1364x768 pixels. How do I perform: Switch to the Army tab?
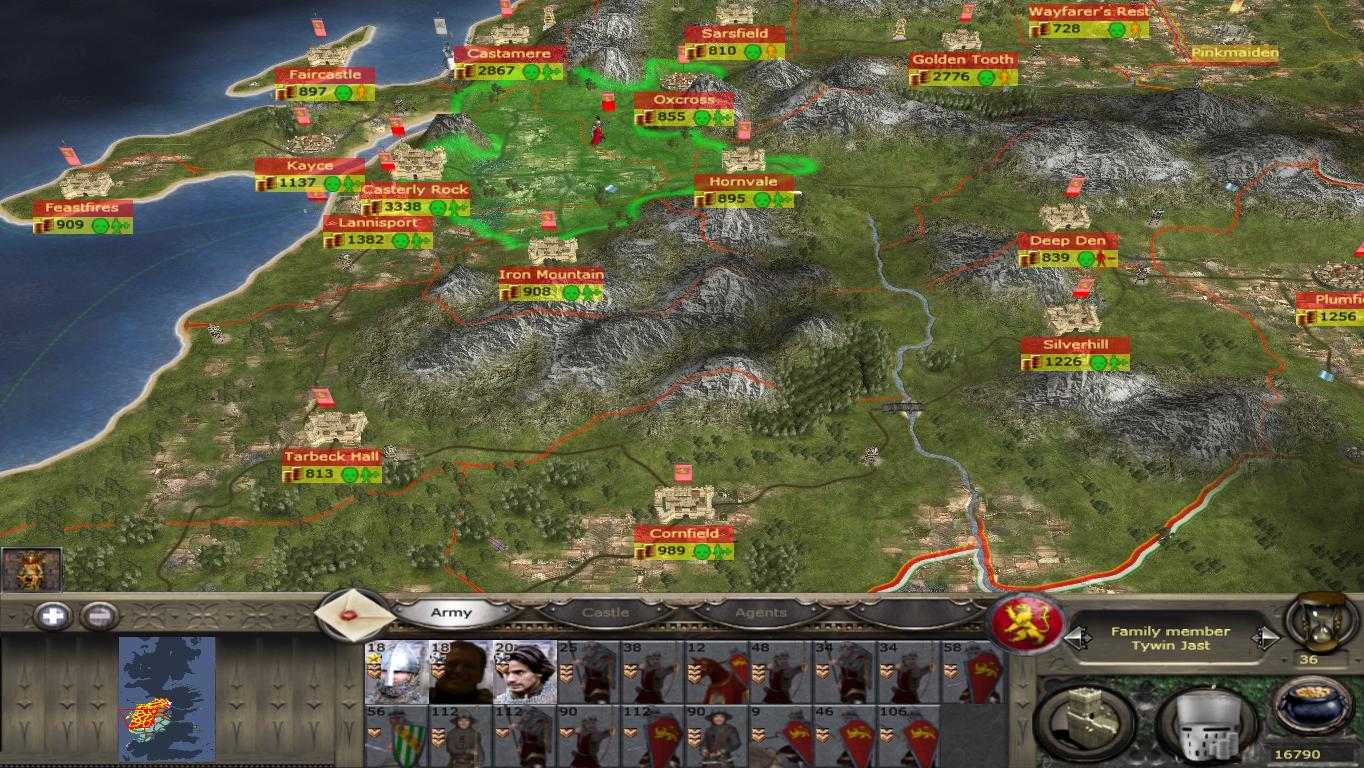(451, 613)
